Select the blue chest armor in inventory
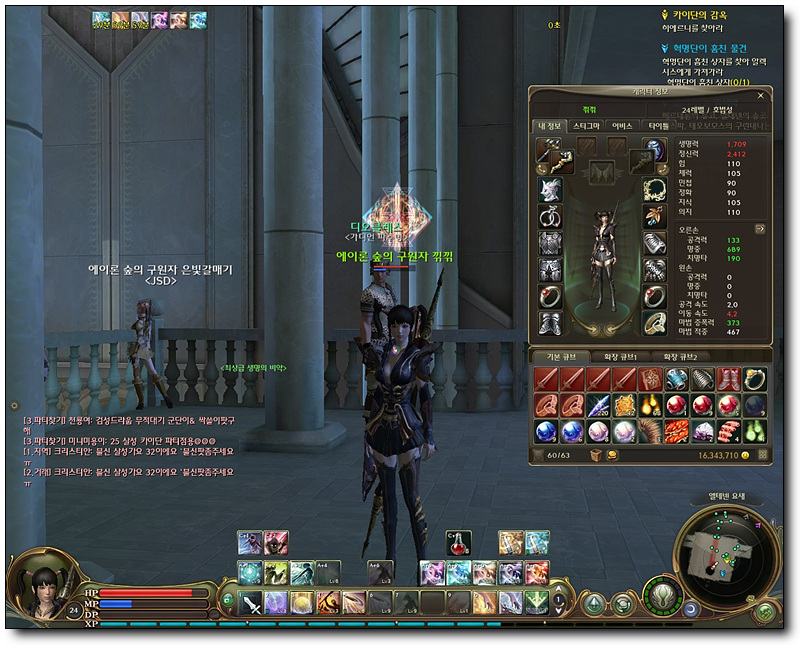800x645 pixels. 677,380
